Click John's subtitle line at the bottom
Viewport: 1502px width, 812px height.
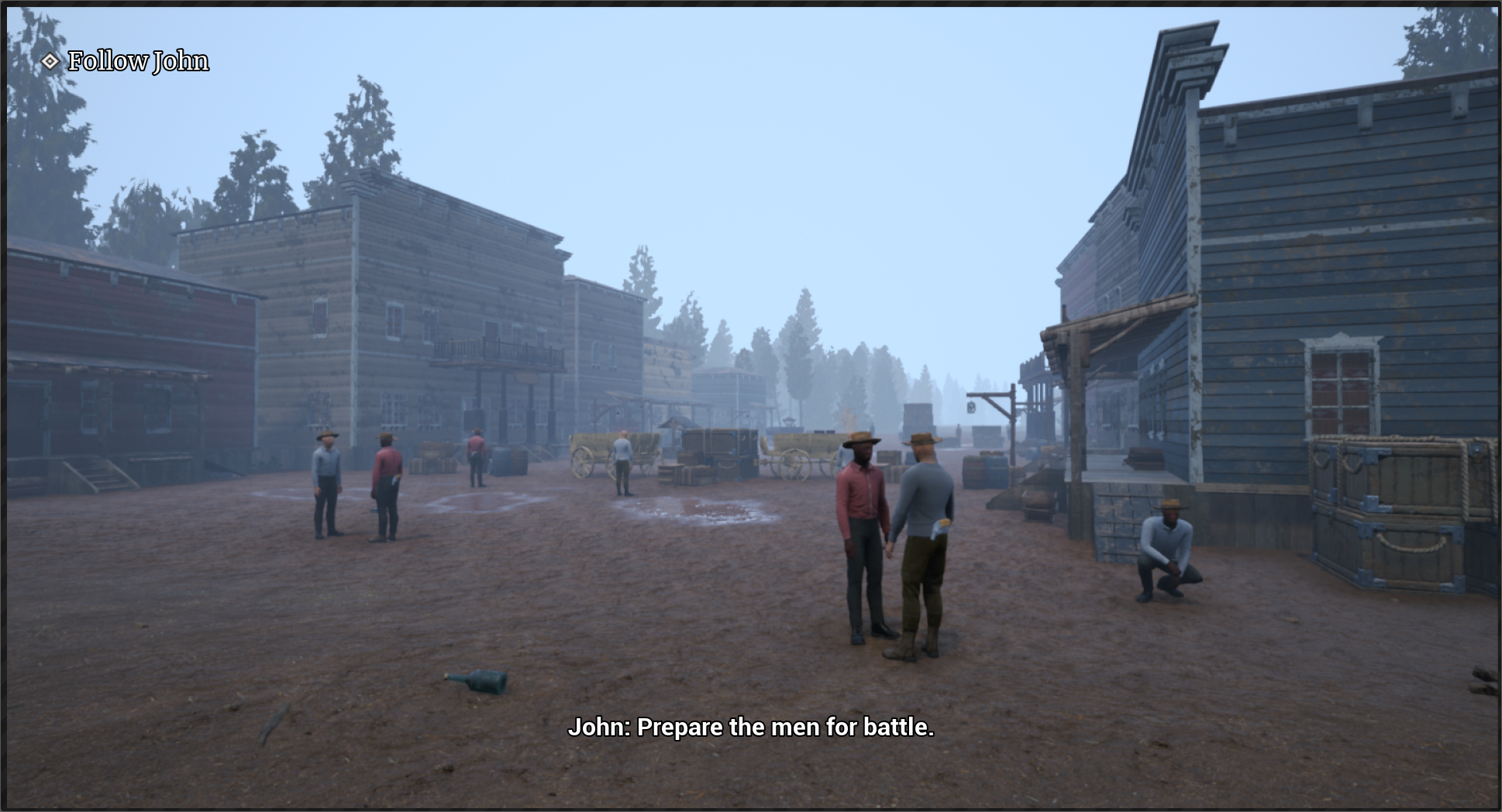(x=752, y=728)
